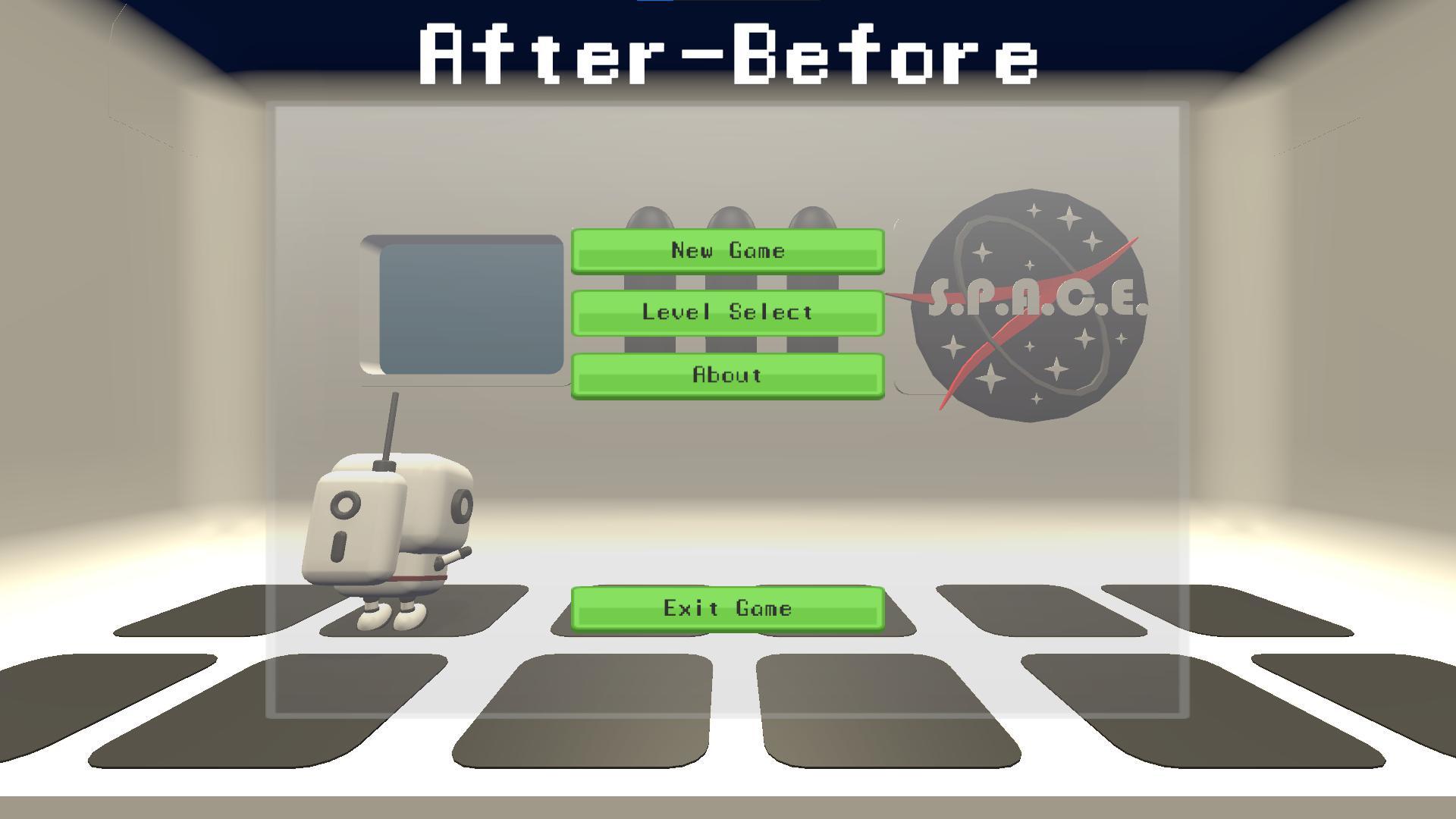This screenshot has height=819, width=1456.
Task: Start a new game with New Game
Action: [728, 250]
